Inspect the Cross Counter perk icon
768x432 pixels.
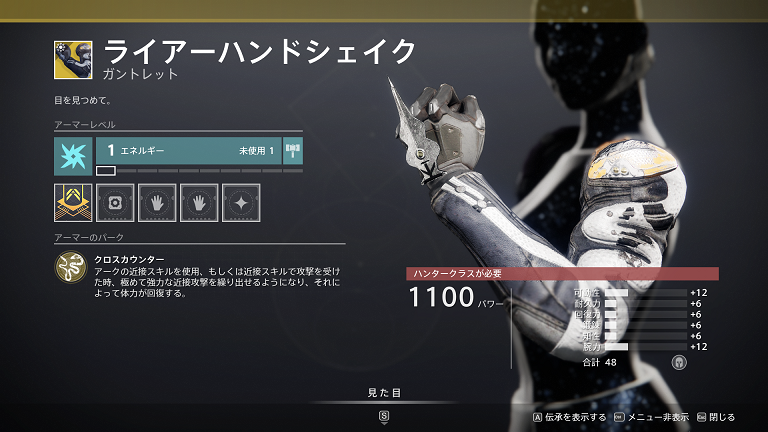[72, 266]
